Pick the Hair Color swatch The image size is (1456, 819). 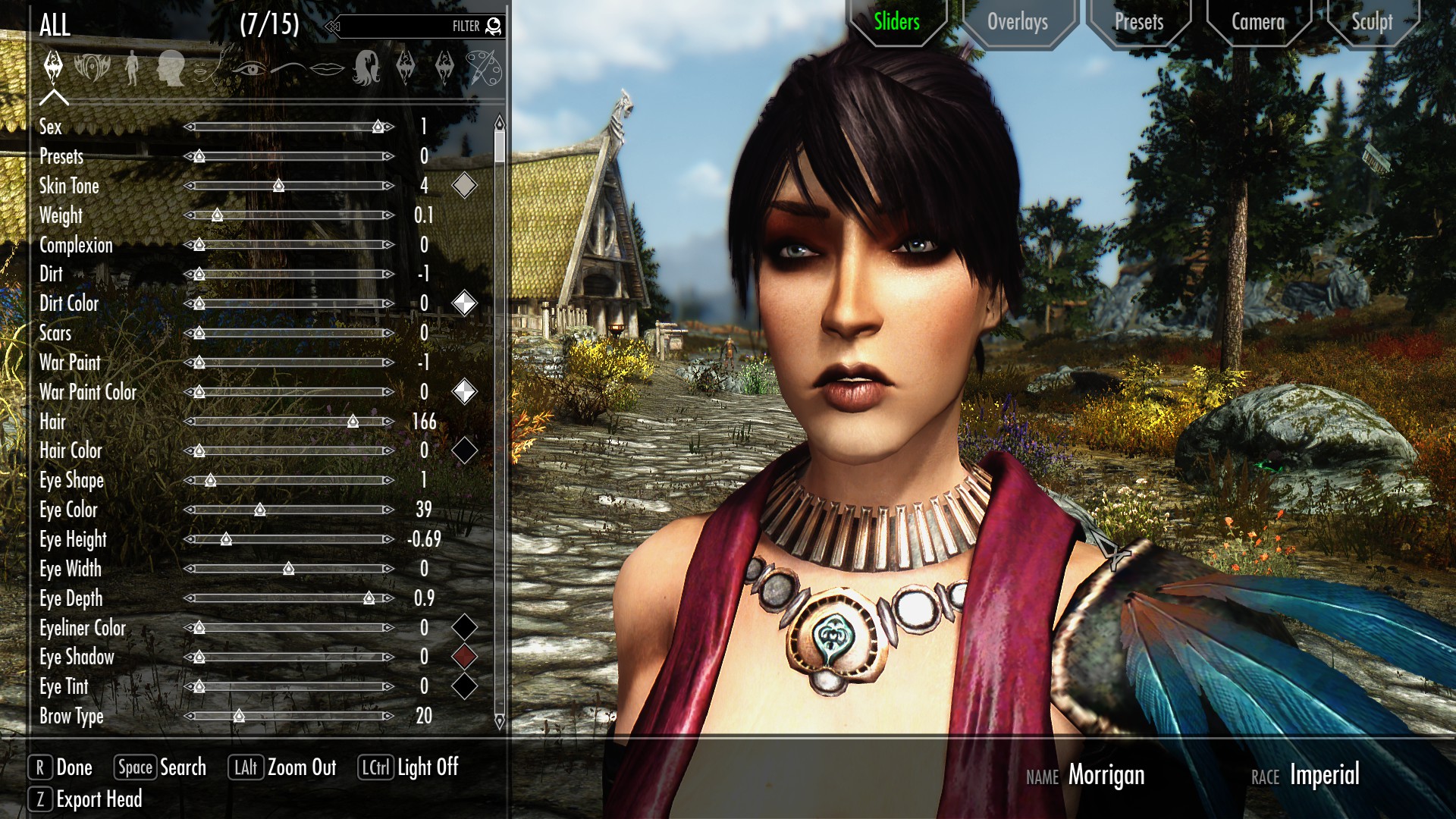coord(464,450)
